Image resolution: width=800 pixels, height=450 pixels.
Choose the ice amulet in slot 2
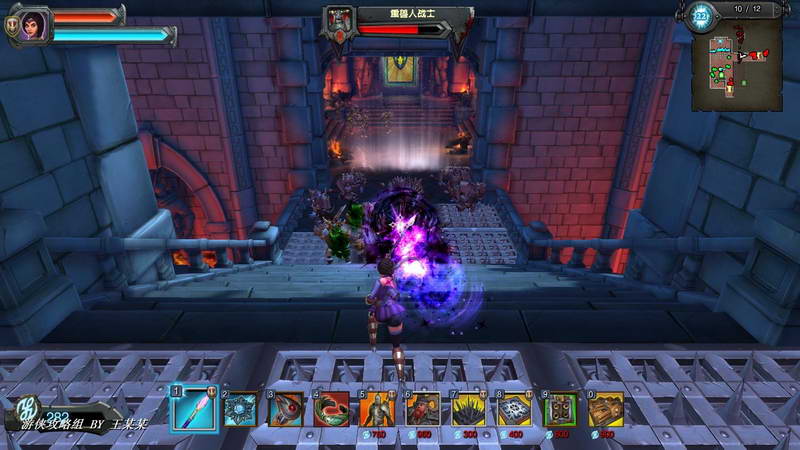pos(240,409)
